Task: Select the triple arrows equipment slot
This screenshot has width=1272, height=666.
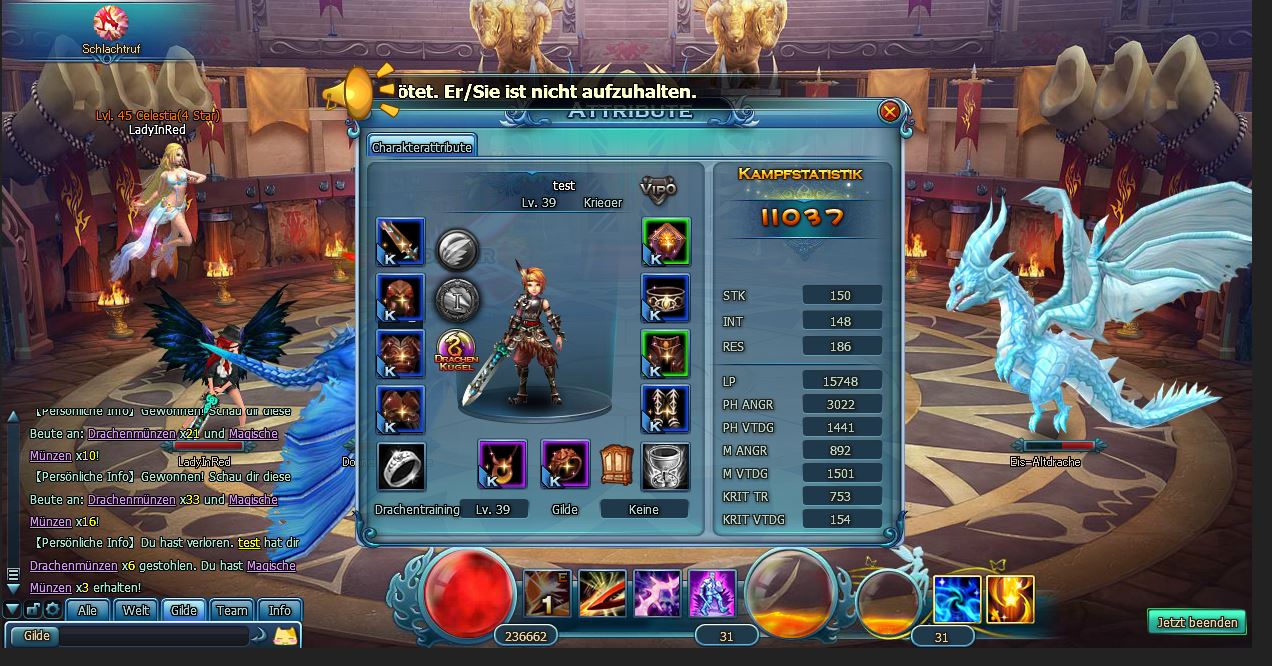Action: tap(666, 409)
